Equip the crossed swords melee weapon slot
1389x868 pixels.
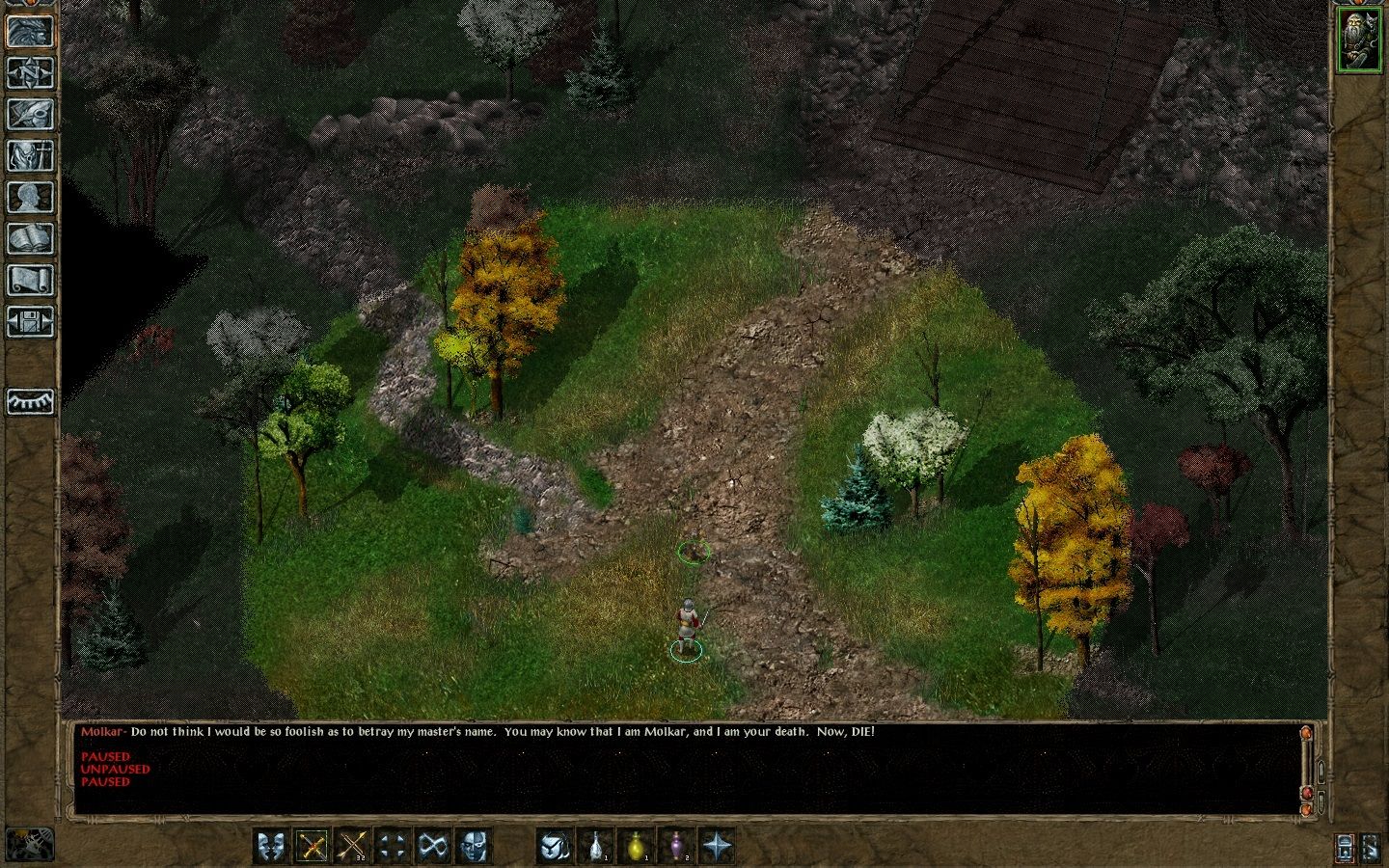tap(313, 847)
